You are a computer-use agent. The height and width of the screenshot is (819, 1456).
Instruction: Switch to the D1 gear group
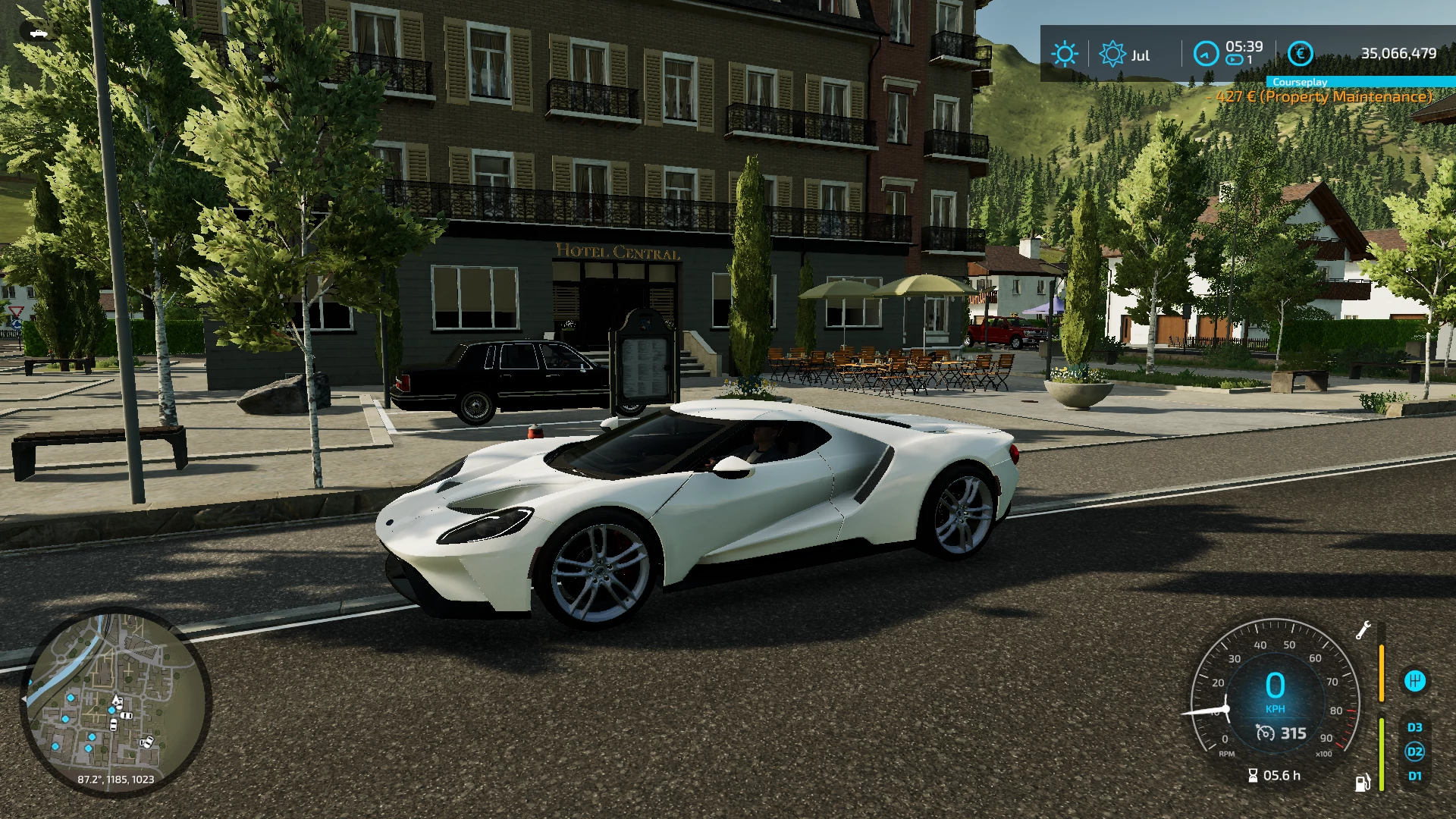click(x=1414, y=776)
